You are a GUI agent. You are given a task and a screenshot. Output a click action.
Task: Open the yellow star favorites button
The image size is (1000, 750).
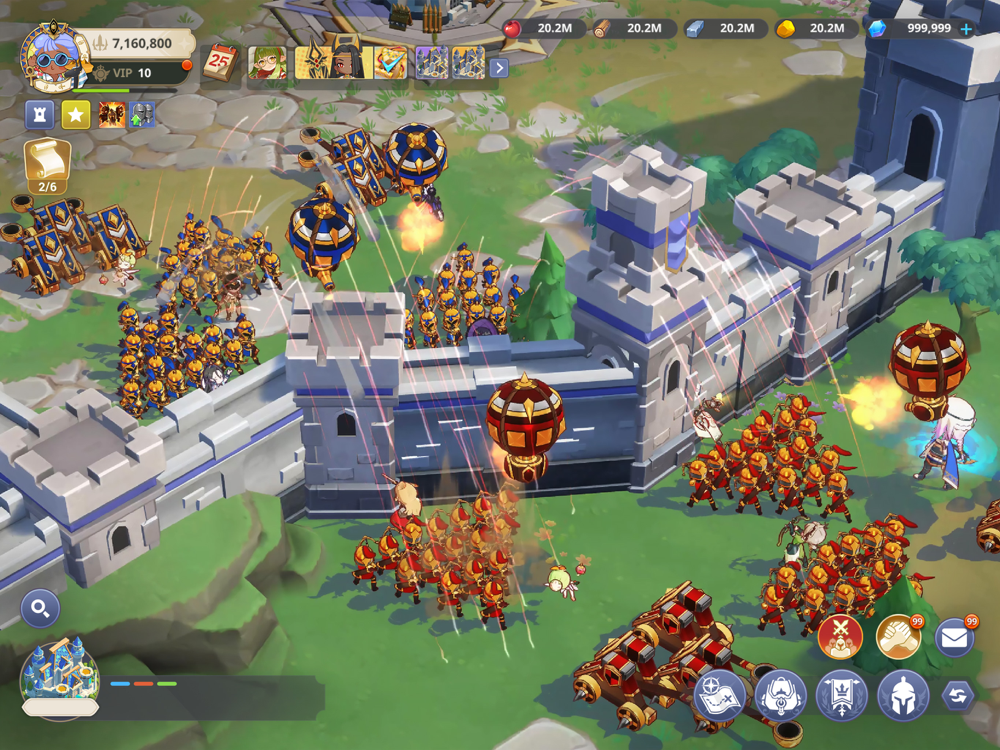tap(76, 115)
